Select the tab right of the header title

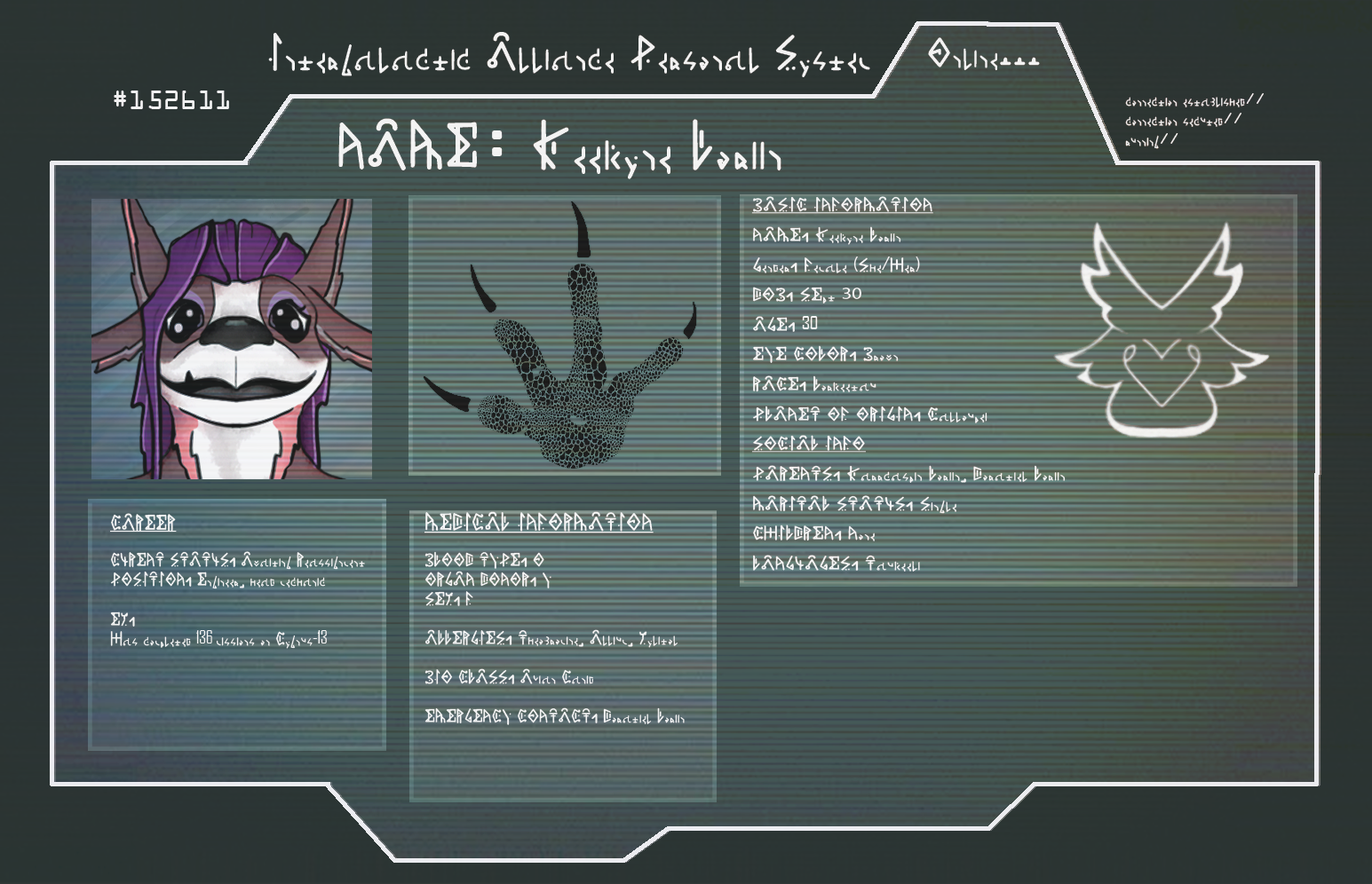point(983,58)
